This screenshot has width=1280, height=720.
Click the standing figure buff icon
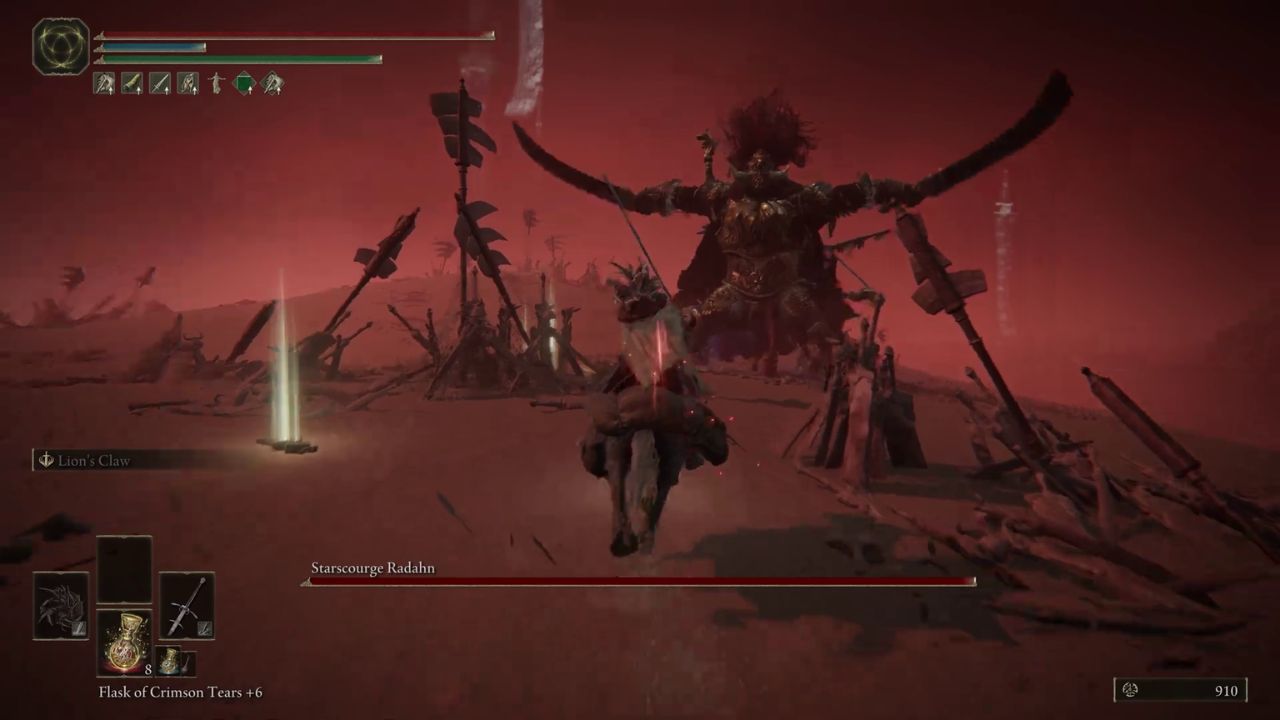coord(215,84)
